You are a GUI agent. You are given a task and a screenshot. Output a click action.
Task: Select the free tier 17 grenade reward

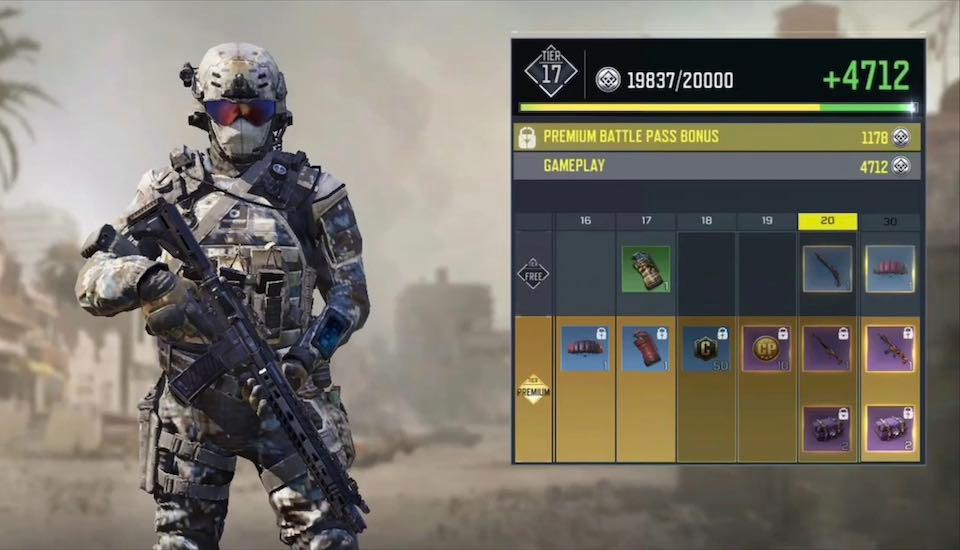coord(646,269)
